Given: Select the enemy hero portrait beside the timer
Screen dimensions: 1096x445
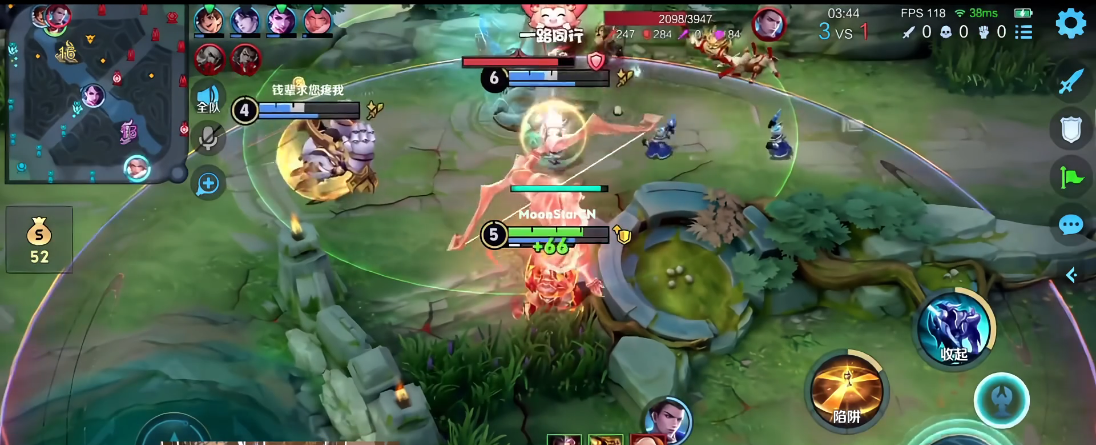Looking at the screenshot, I should coord(768,23).
